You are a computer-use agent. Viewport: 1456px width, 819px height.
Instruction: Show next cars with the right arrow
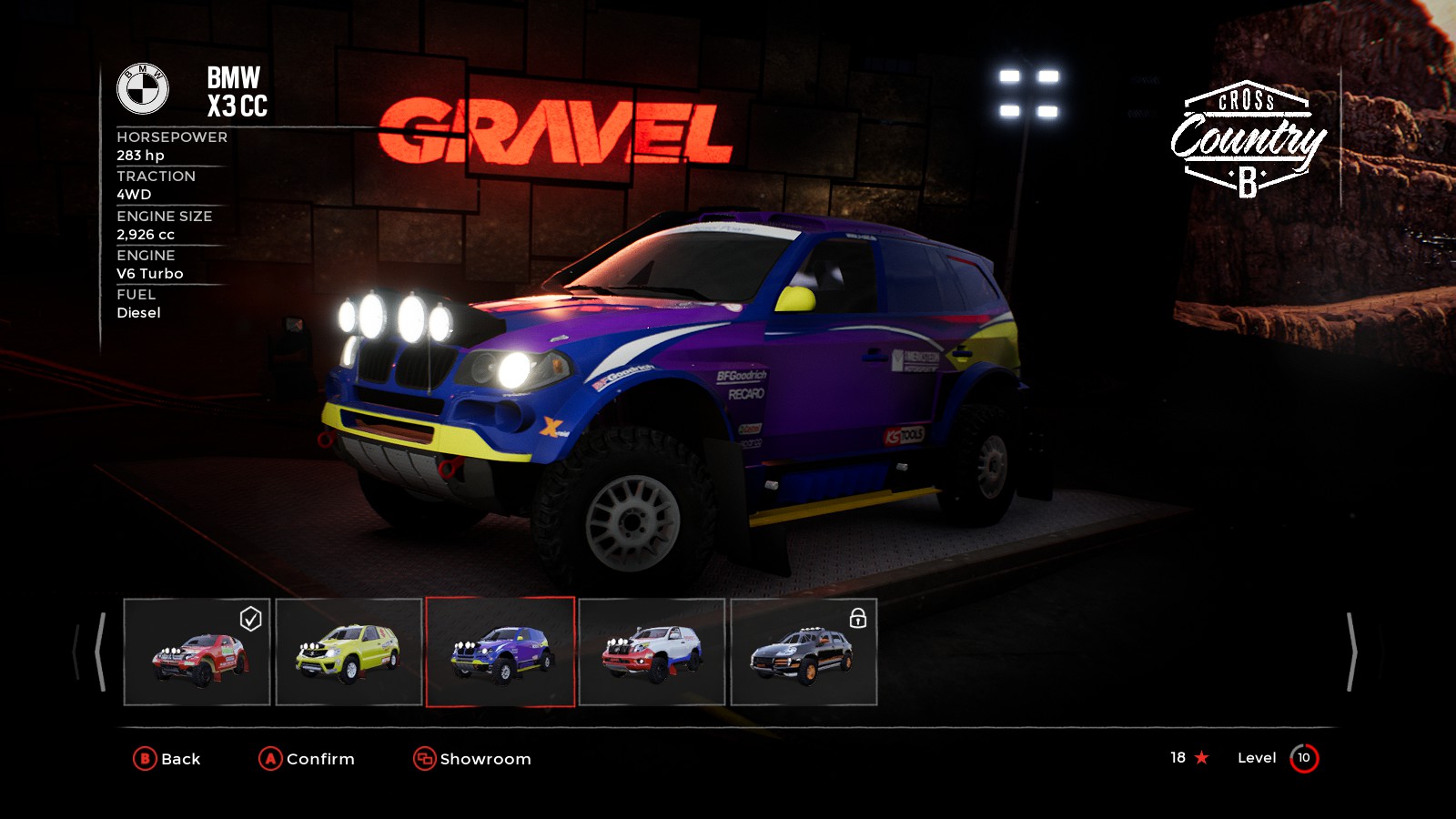pos(1352,652)
